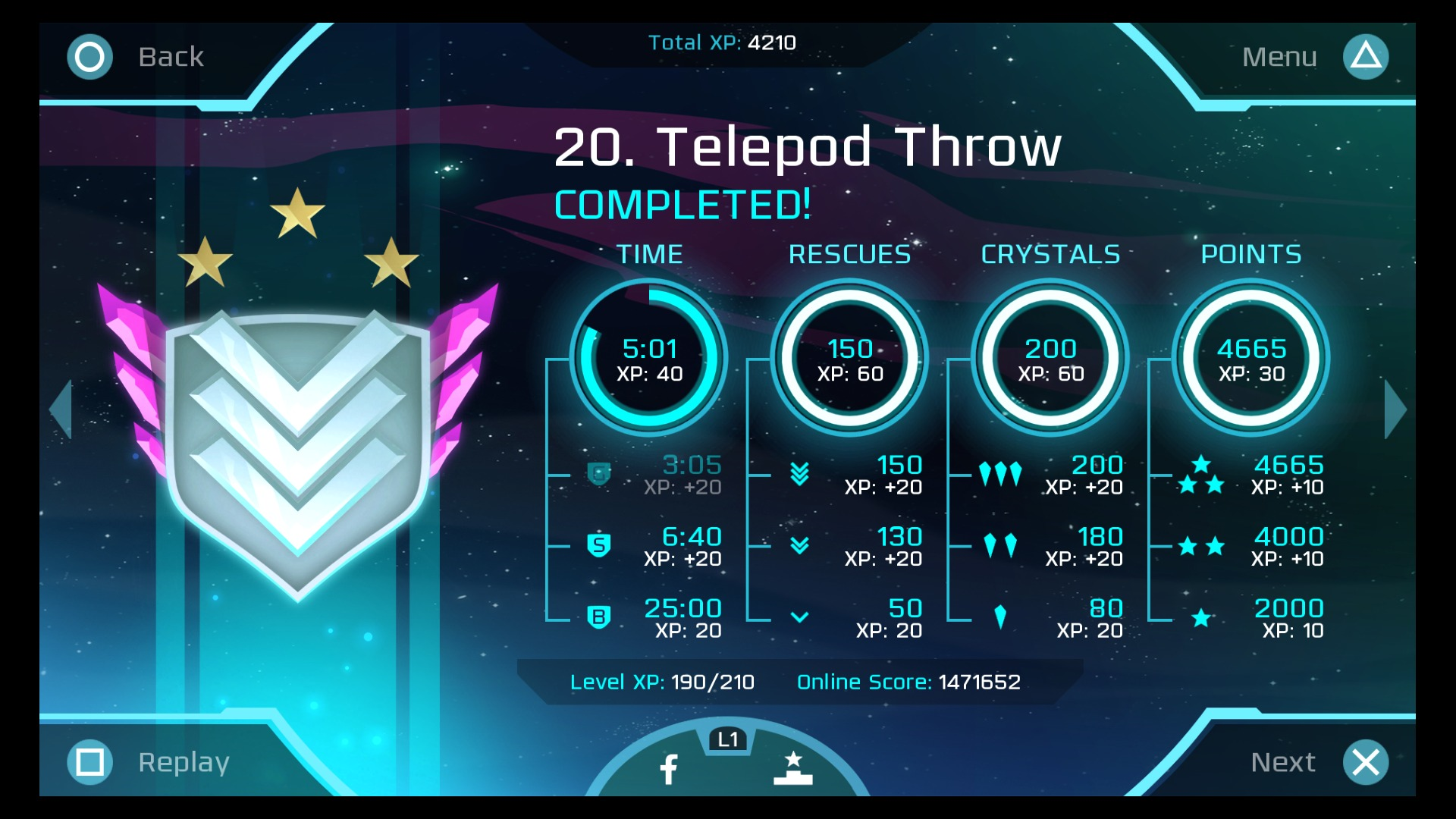Click the Back circle button icon

[x=89, y=56]
